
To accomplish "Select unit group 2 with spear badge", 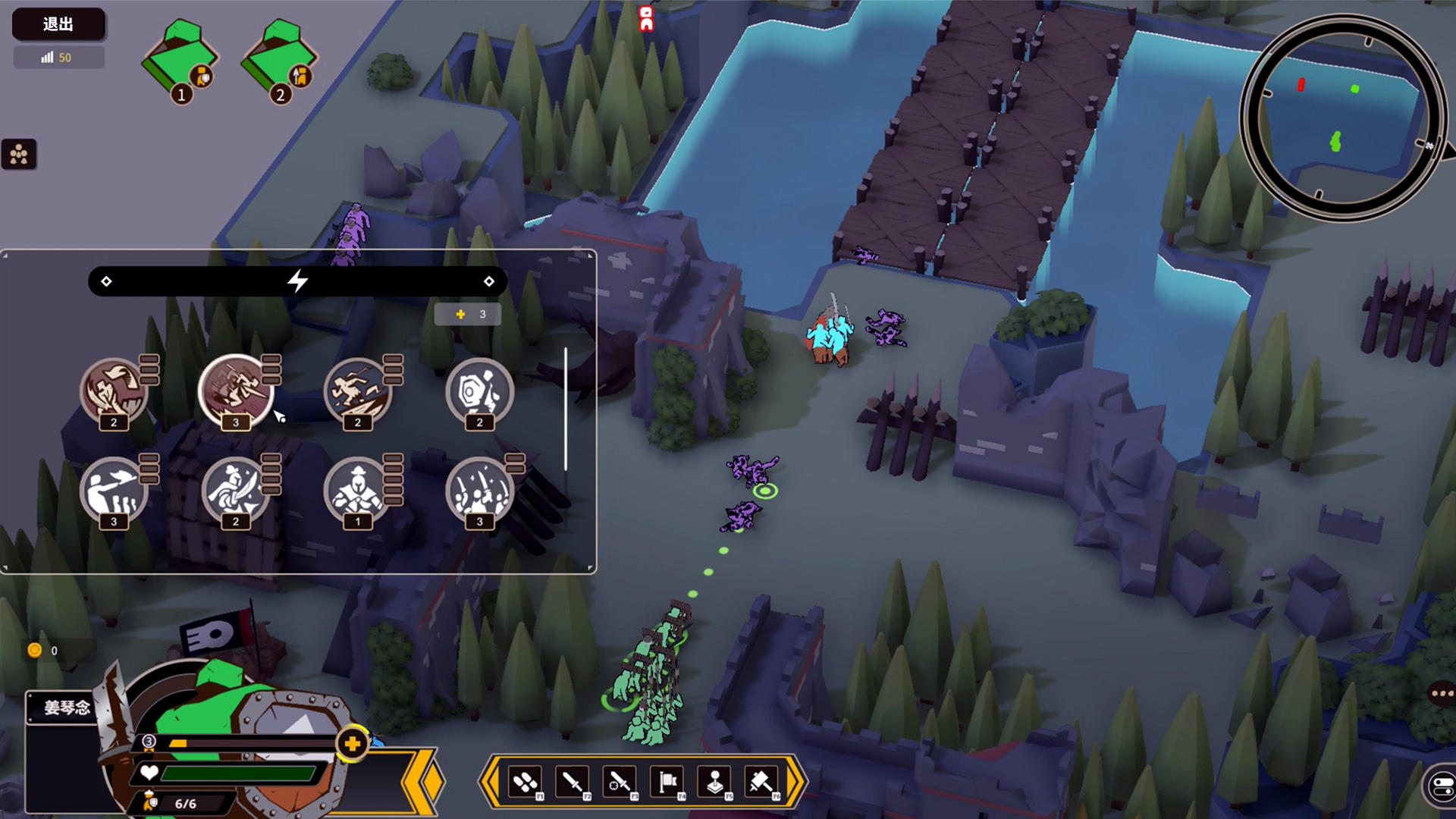I will (x=278, y=62).
